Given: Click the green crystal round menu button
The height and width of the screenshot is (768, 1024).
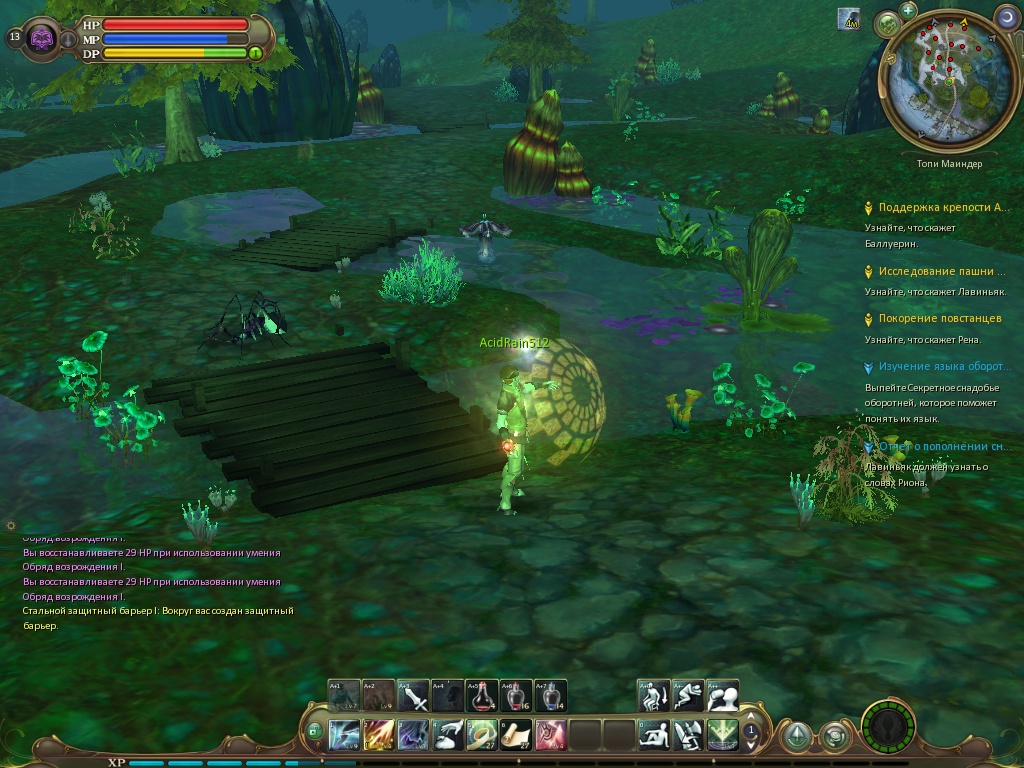Looking at the screenshot, I should pos(796,737).
